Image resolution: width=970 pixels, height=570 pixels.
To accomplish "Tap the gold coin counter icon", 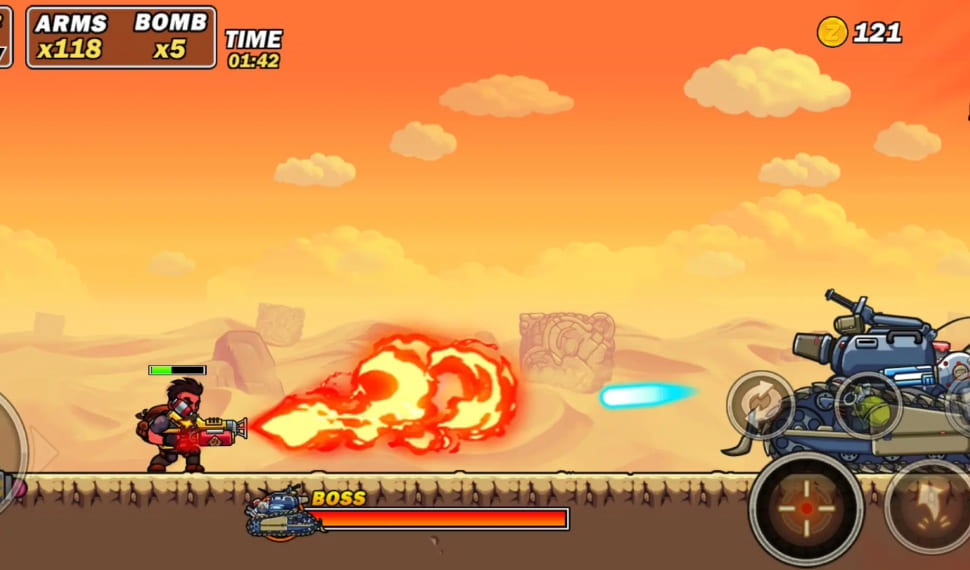I will point(832,32).
